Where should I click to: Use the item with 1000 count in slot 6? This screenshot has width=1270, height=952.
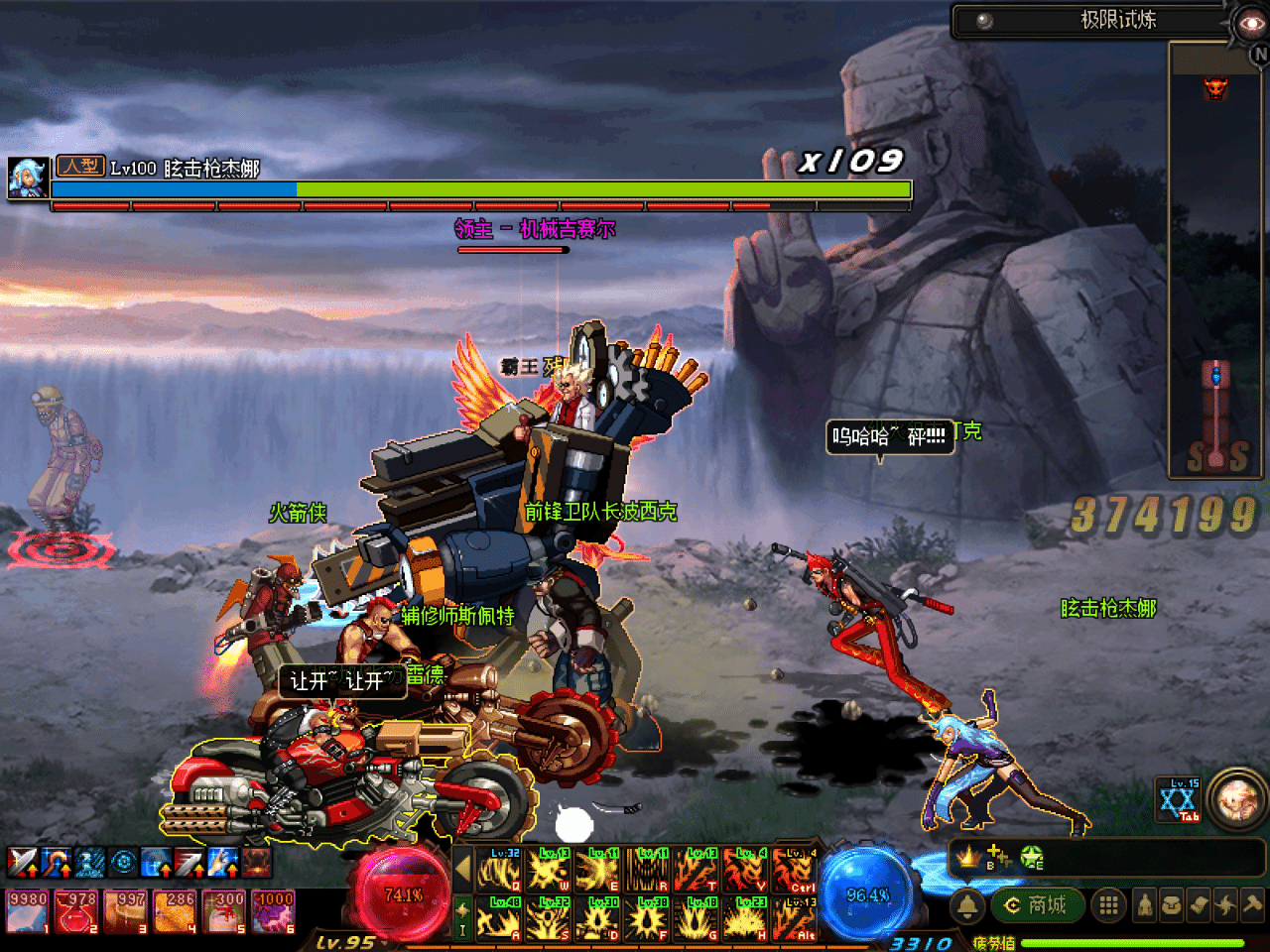click(273, 911)
